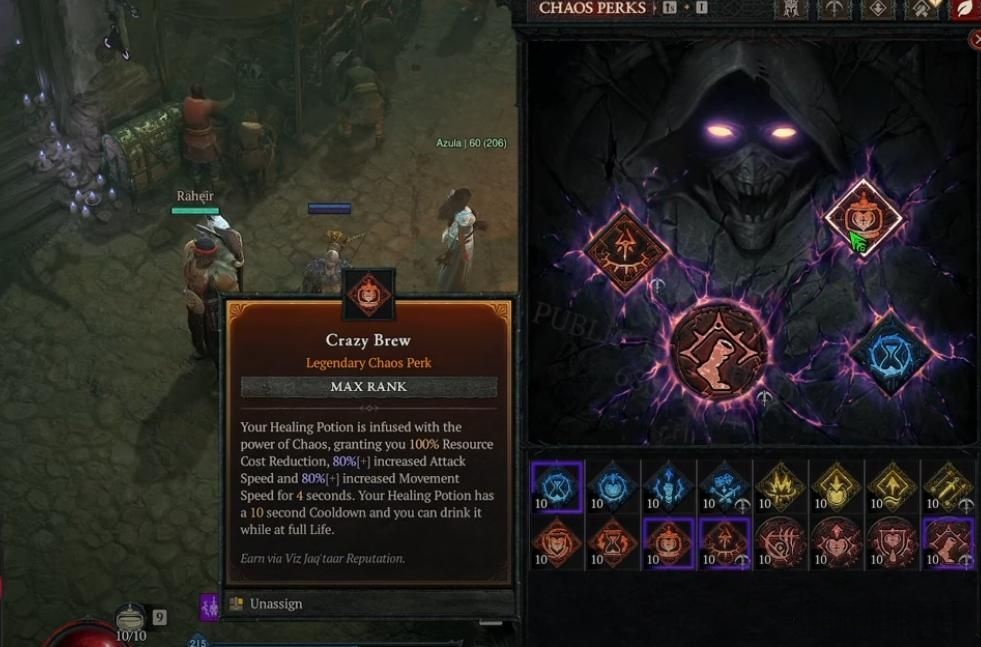Select the blue hourglass perk in grid

[x=556, y=487]
